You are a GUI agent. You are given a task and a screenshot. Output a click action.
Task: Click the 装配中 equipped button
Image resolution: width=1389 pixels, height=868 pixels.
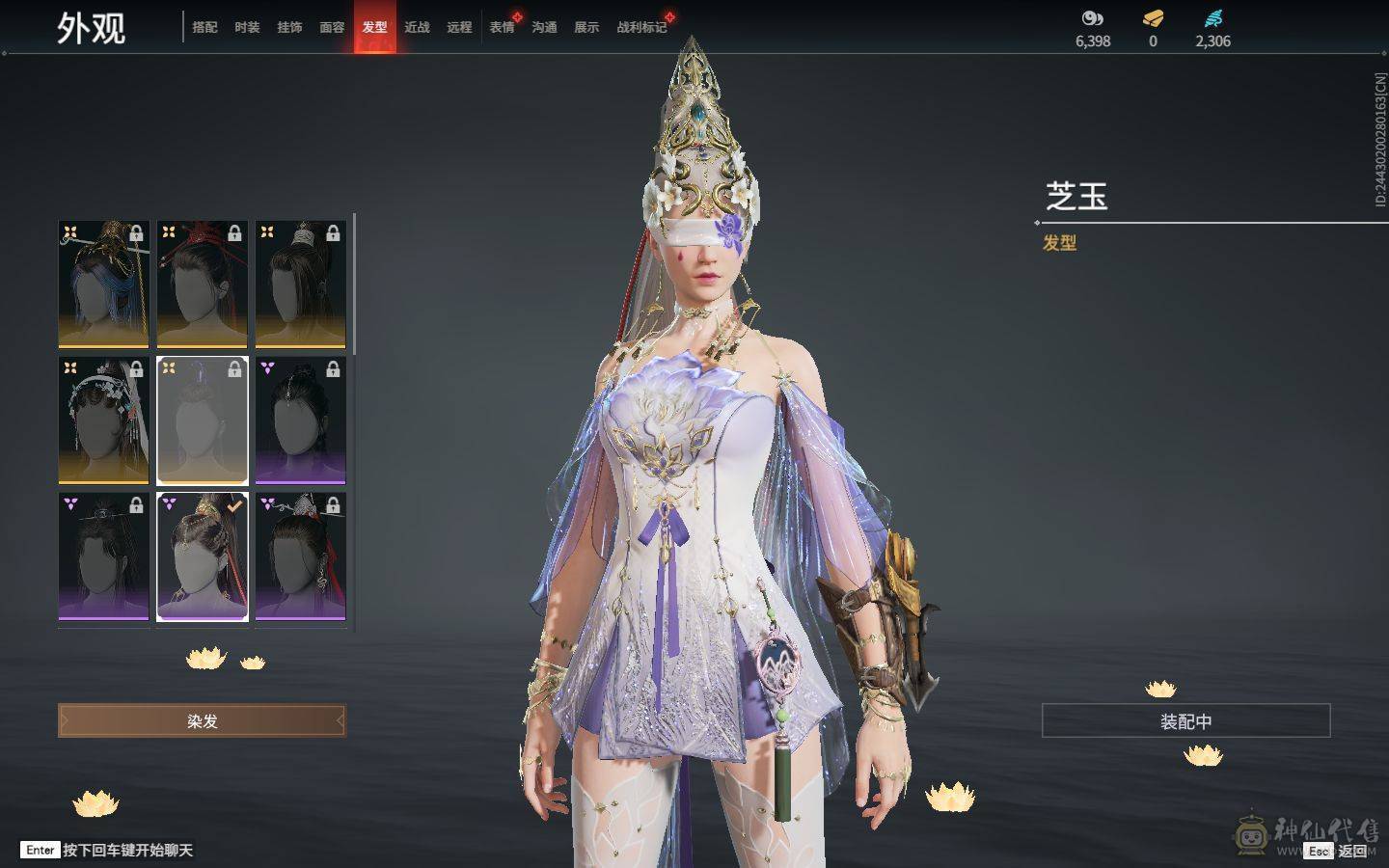tap(1185, 720)
